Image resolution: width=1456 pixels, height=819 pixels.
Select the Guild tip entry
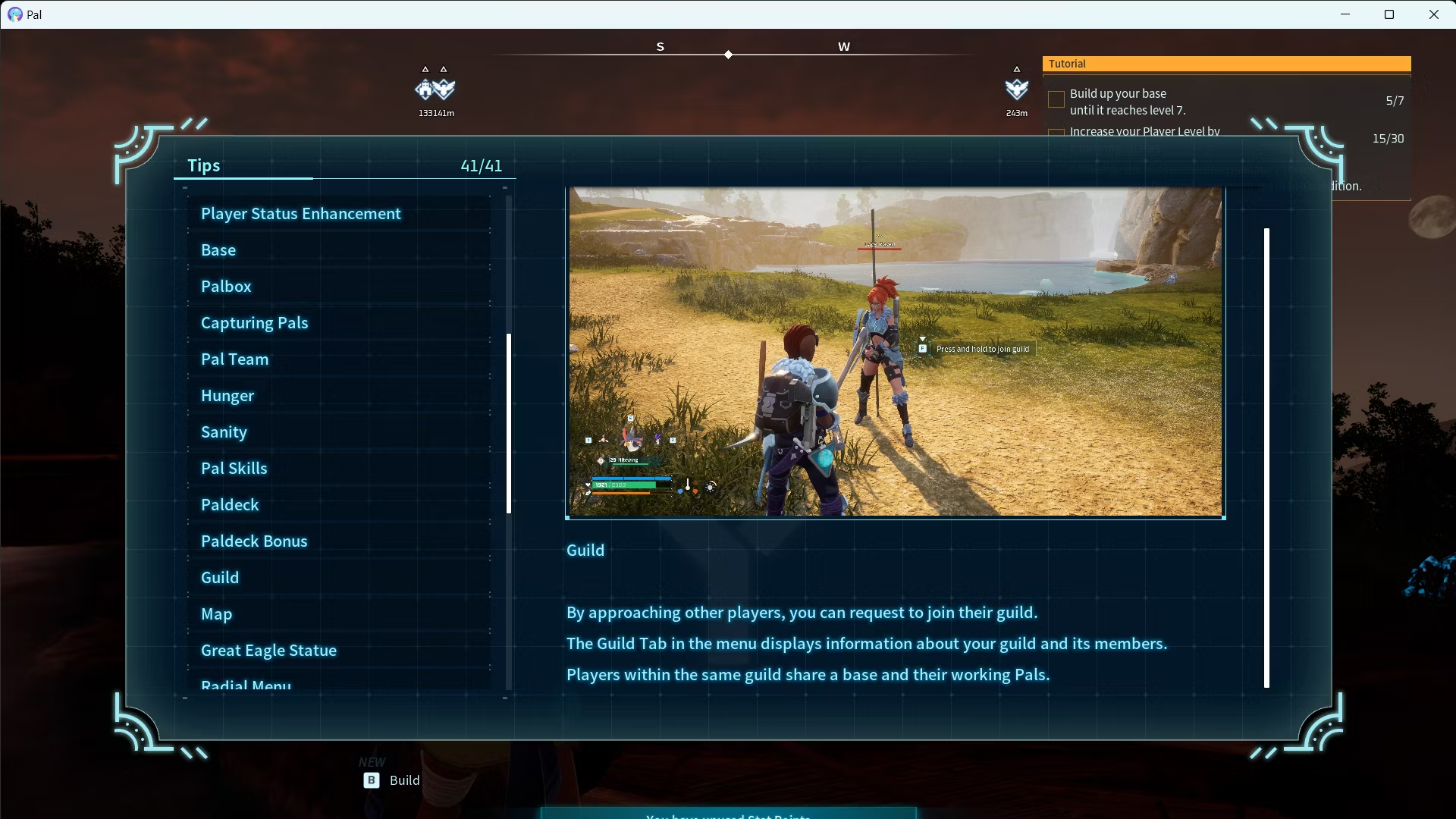click(220, 578)
